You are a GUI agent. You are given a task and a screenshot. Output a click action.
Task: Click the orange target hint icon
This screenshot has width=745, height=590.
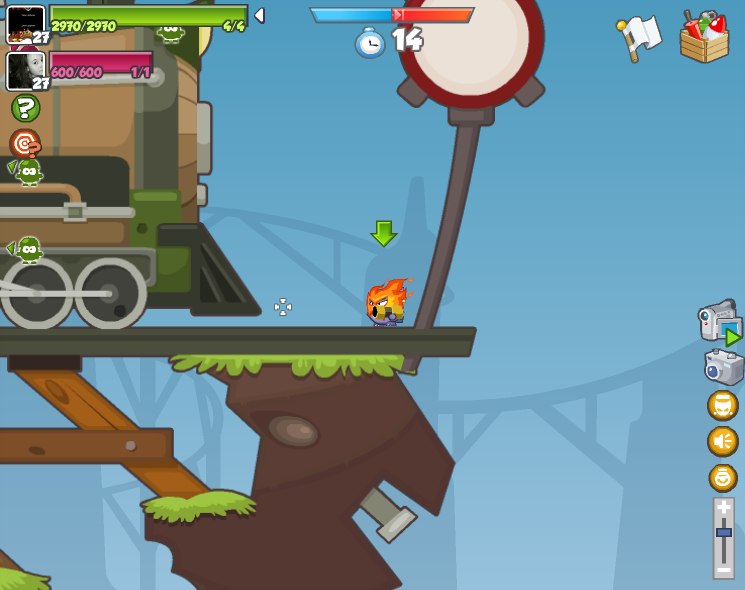click(x=25, y=142)
